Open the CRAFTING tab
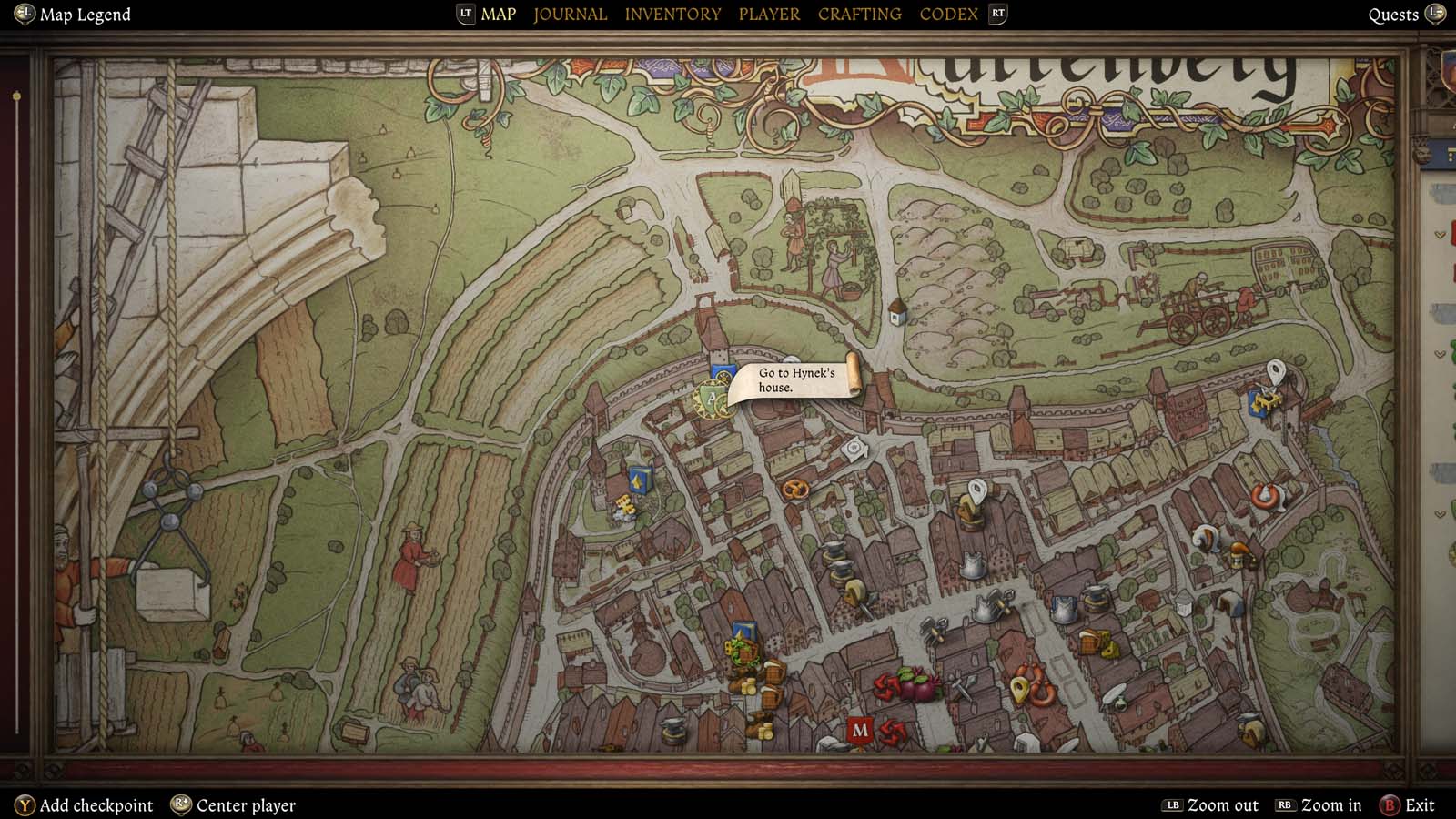The height and width of the screenshot is (819, 1456). 859,14
